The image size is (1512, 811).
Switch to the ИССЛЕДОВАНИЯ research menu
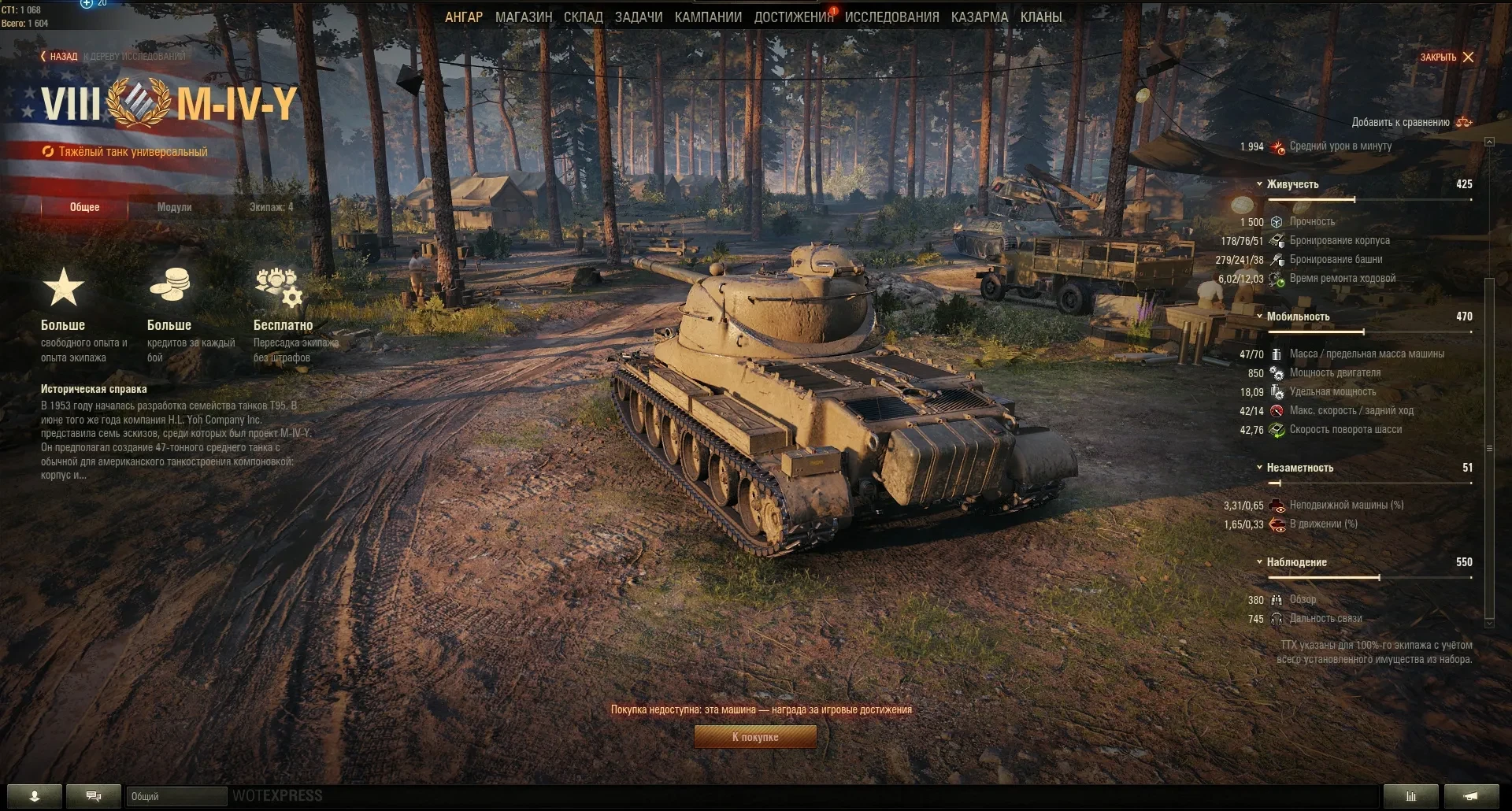[x=891, y=17]
